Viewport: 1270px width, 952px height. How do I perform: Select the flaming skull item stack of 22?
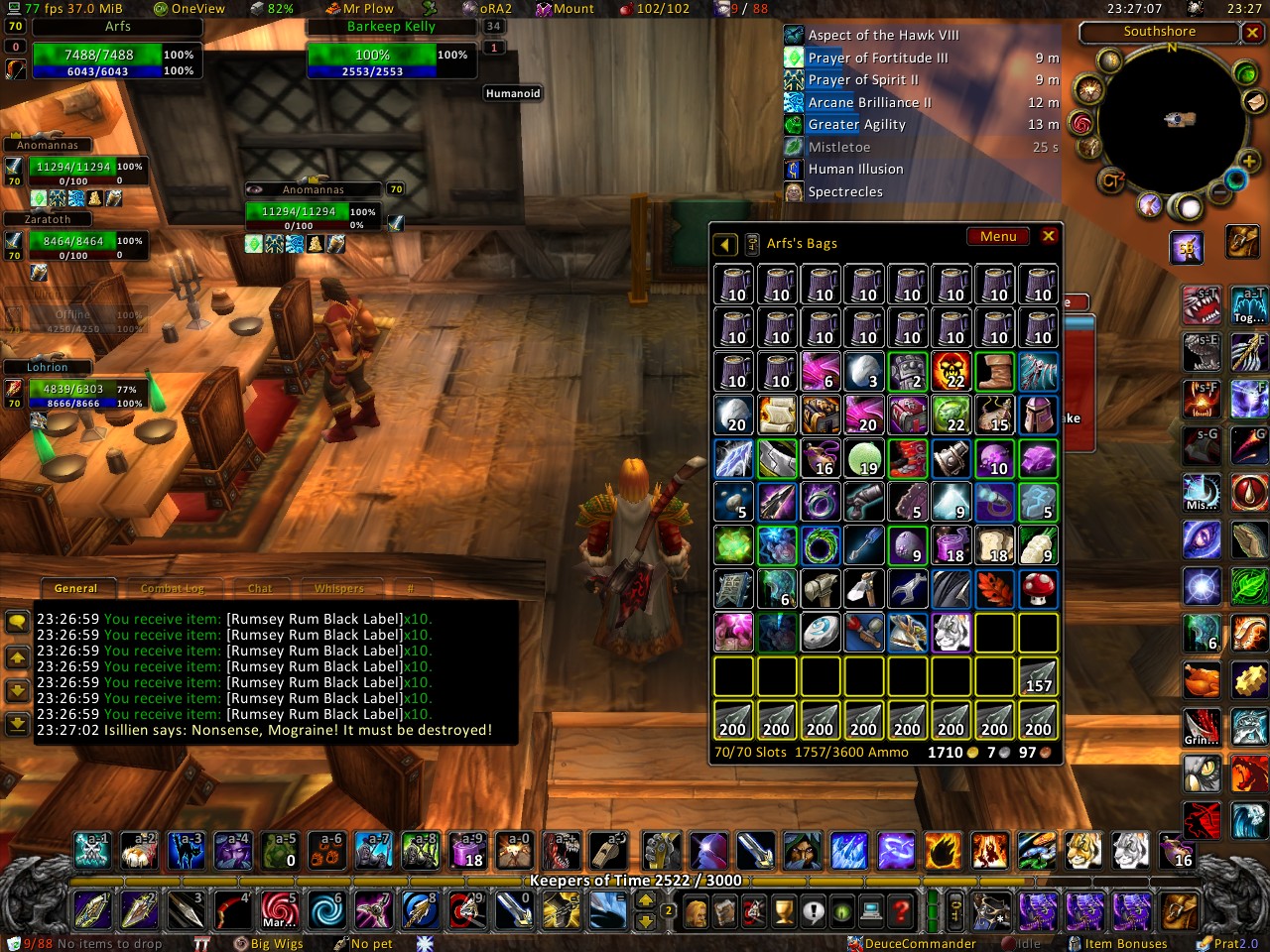click(951, 371)
